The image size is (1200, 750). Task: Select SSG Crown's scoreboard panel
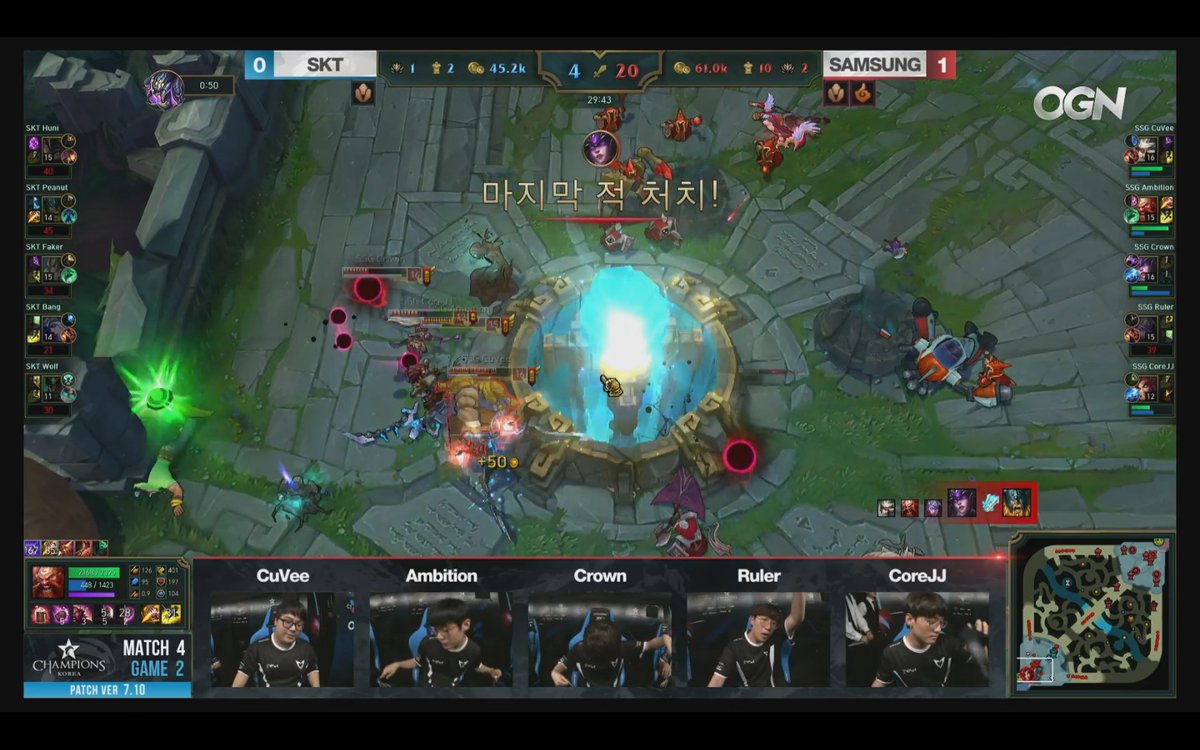[x=1149, y=268]
